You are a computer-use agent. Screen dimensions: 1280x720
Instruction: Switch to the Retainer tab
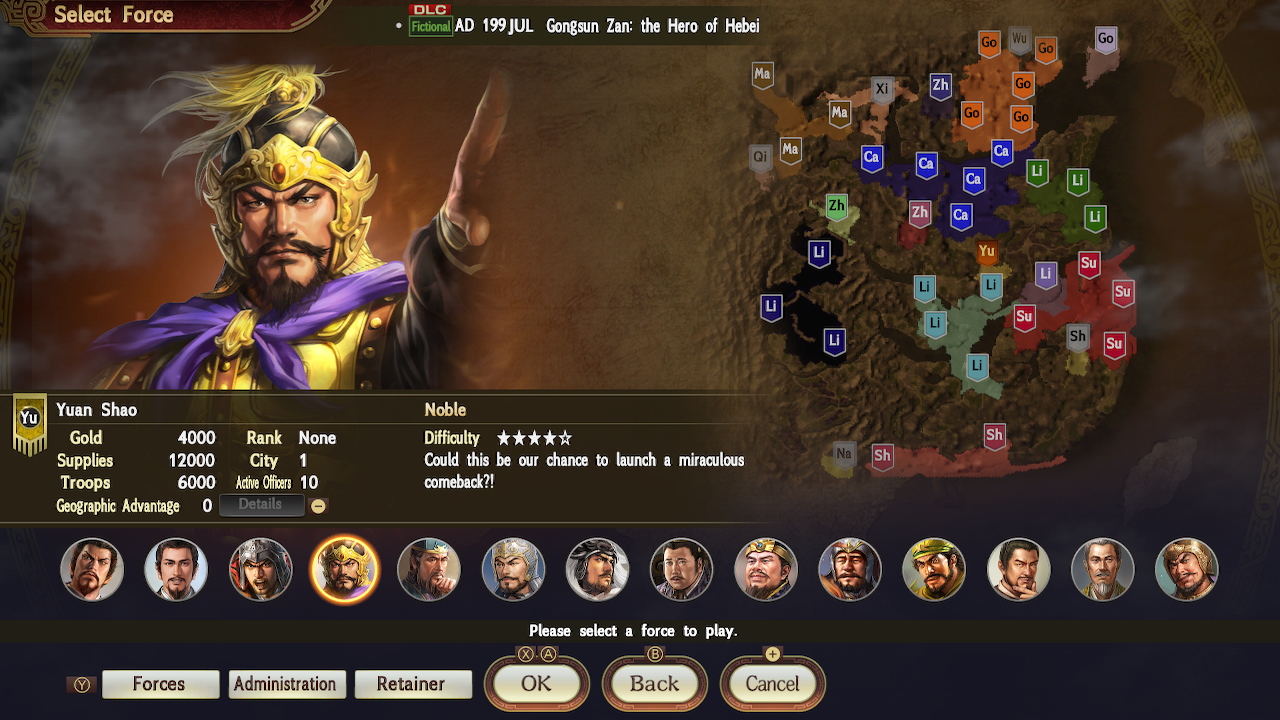pyautogui.click(x=413, y=684)
